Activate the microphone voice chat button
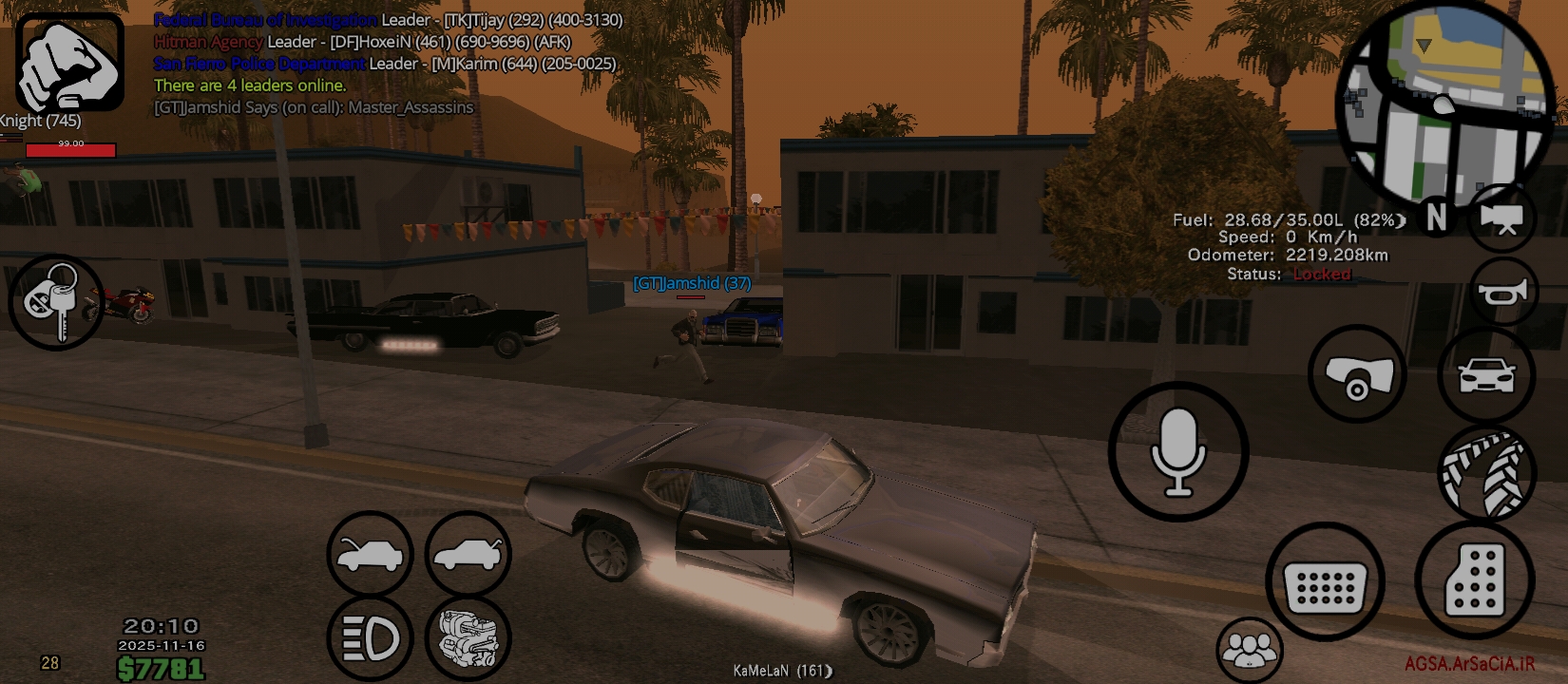The image size is (1568, 684). (x=1177, y=452)
